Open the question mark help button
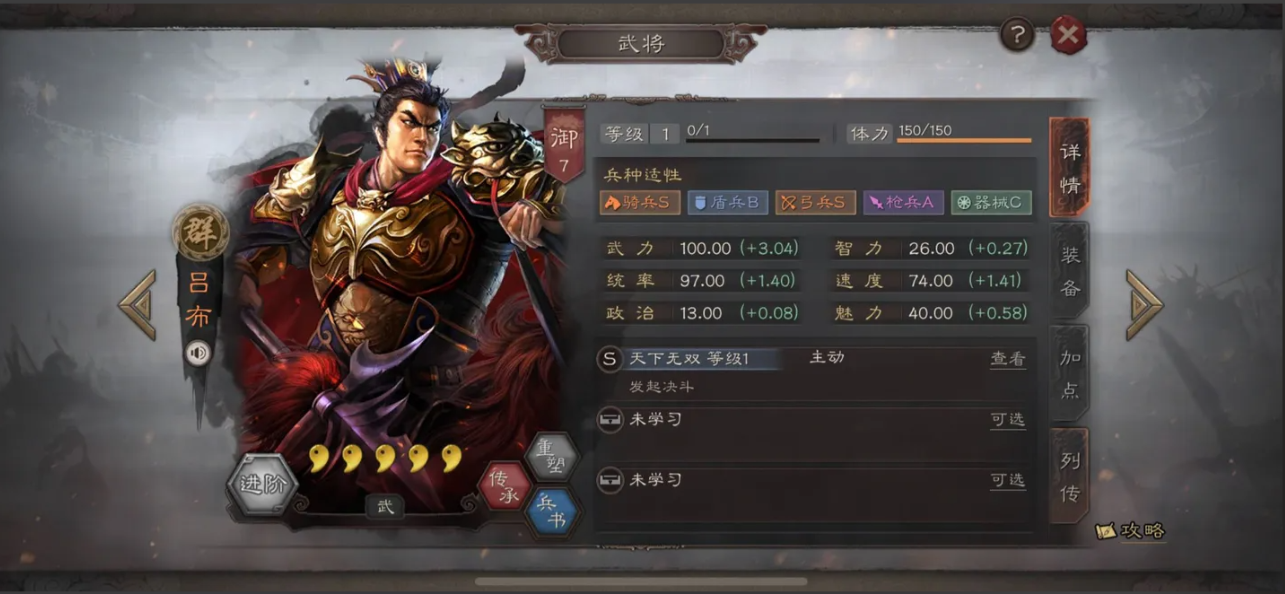 pos(1017,36)
